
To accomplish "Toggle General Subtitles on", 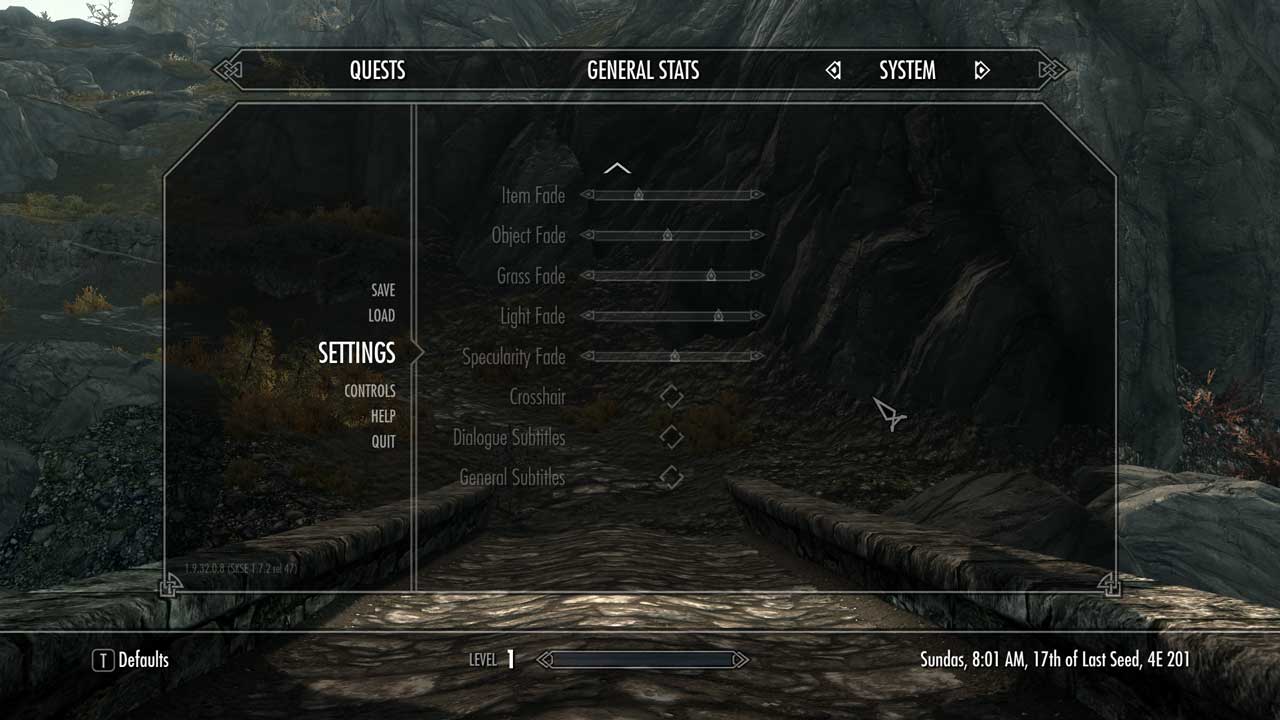I will click(x=670, y=477).
